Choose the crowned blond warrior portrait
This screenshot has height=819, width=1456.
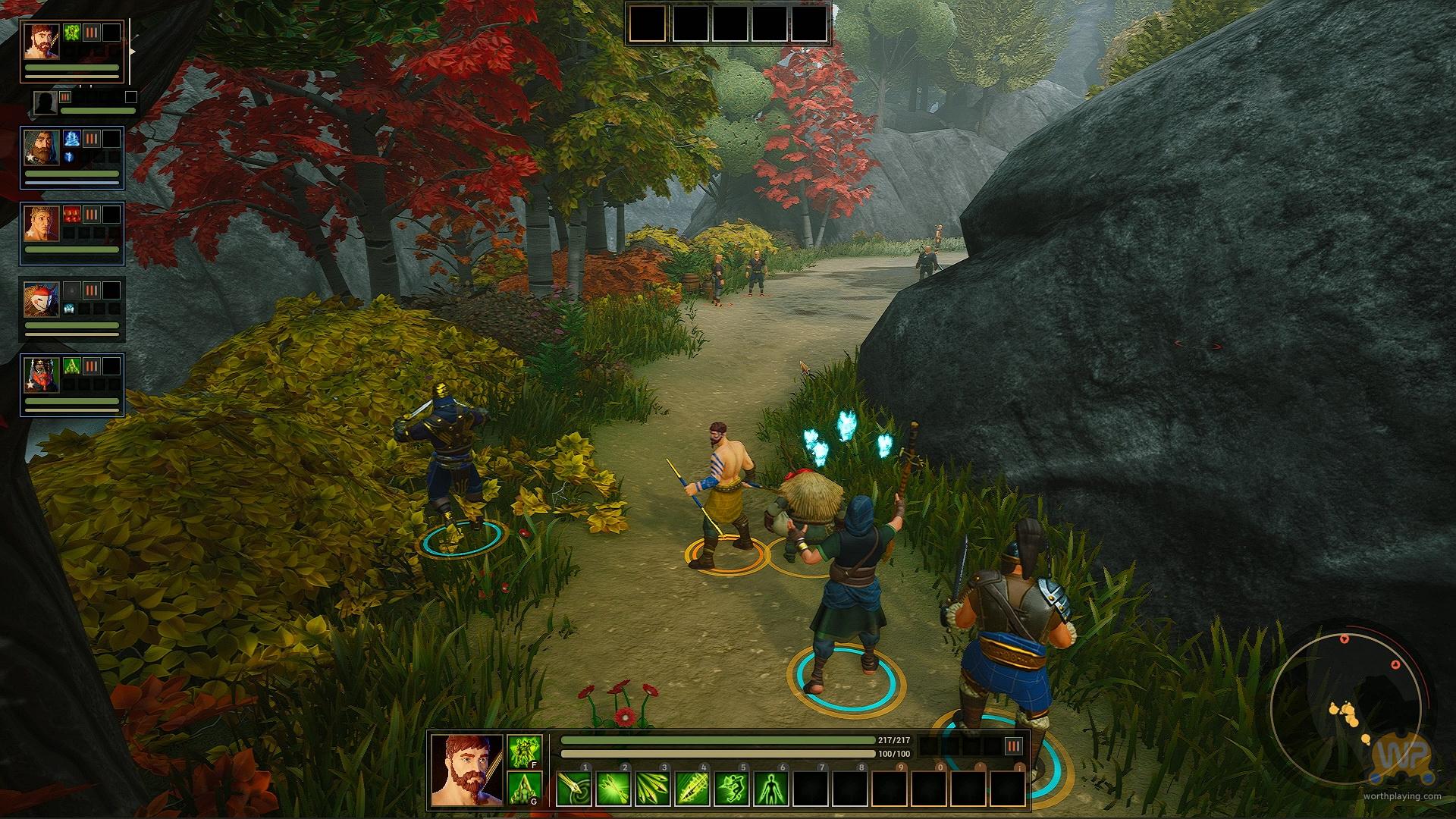pos(40,223)
